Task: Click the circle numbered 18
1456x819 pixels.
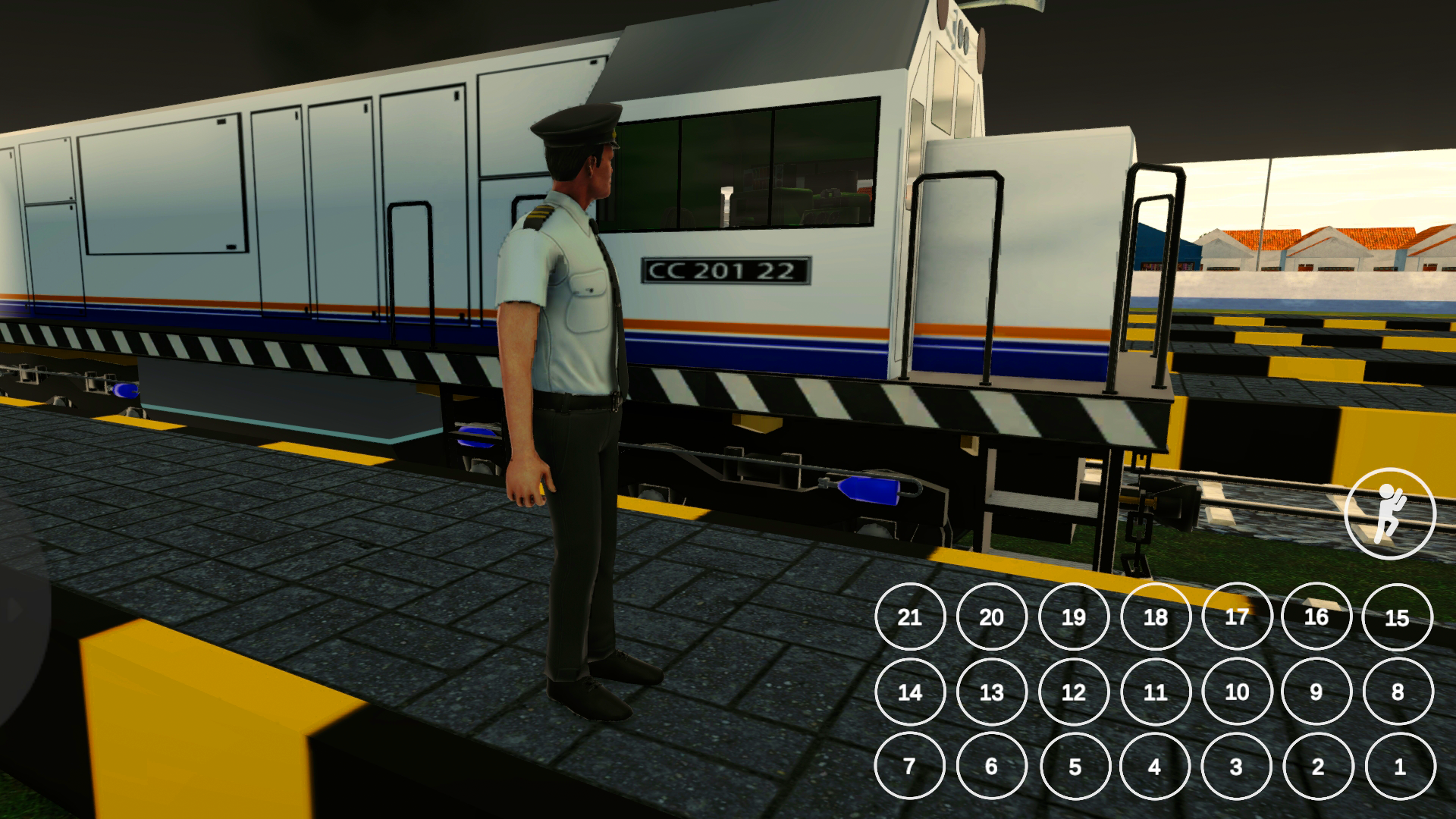Action: point(1156,617)
